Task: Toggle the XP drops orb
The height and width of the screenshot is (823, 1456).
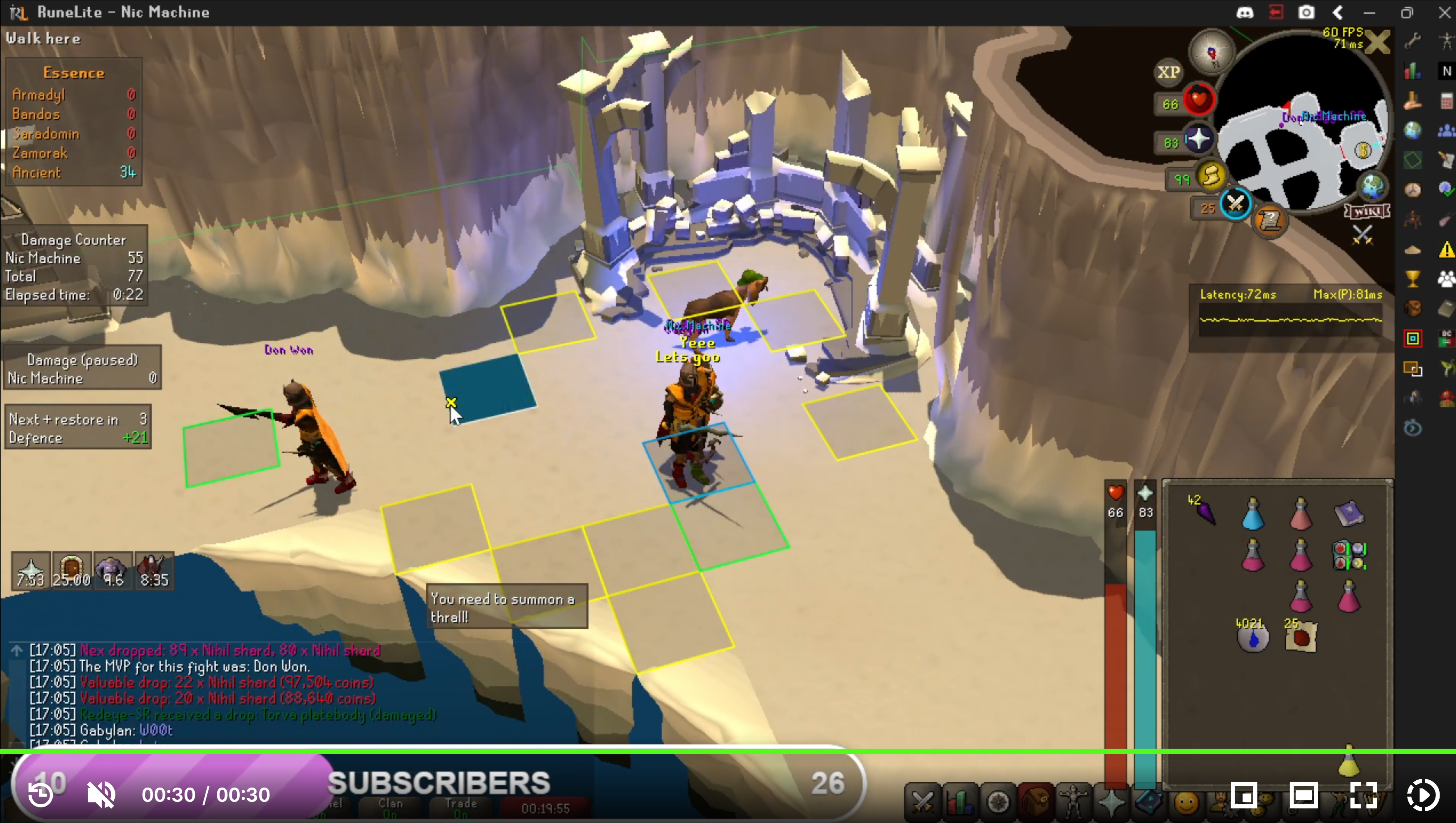Action: click(1168, 72)
